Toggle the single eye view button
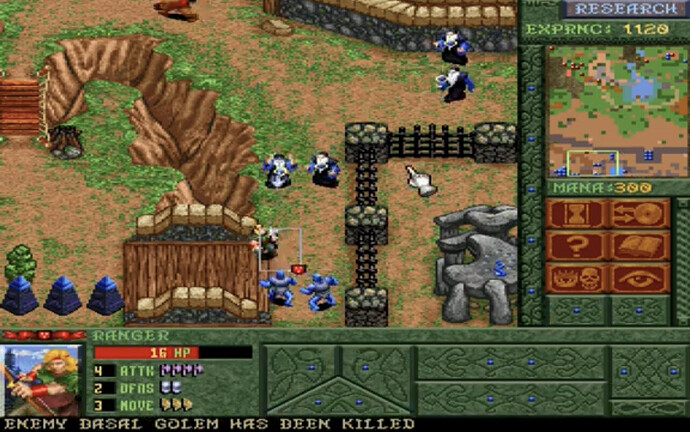 (x=640, y=278)
